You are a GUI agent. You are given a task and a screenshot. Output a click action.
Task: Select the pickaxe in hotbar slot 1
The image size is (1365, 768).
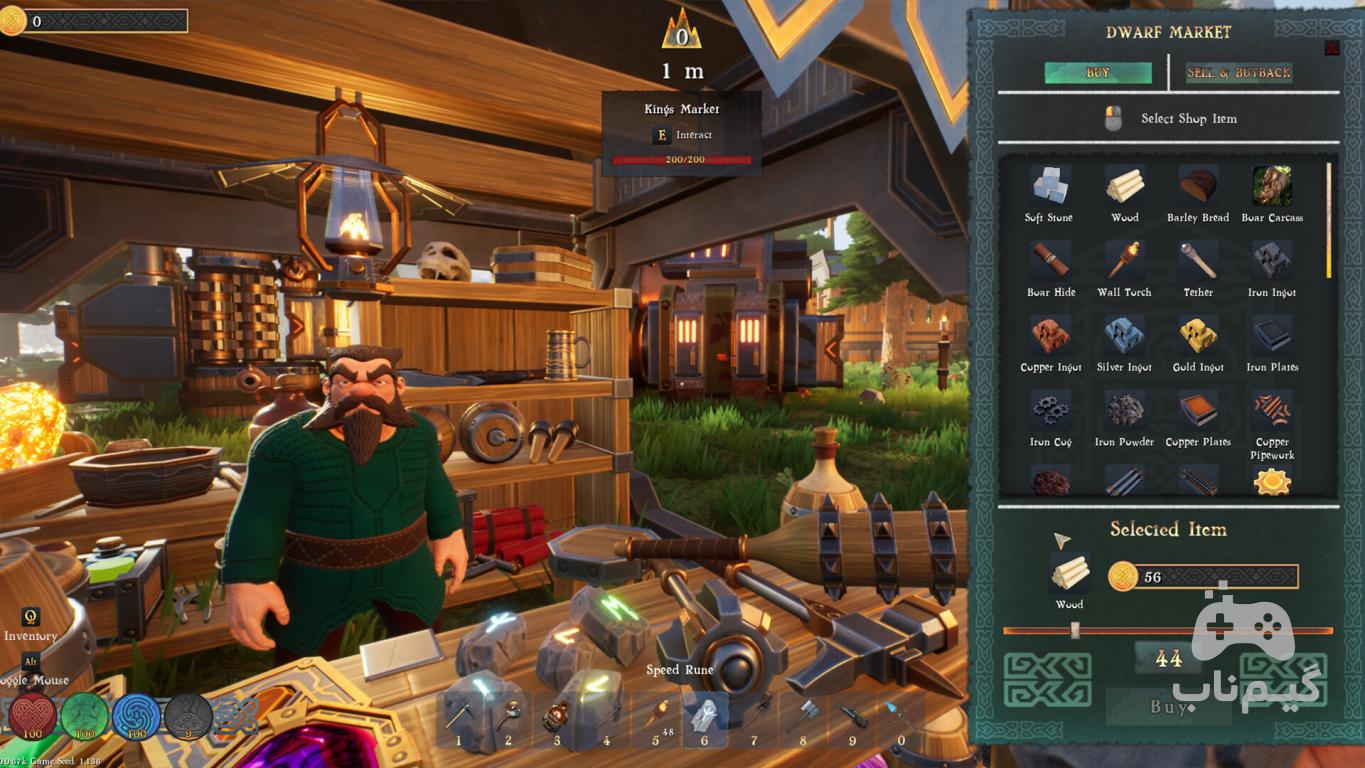(460, 716)
